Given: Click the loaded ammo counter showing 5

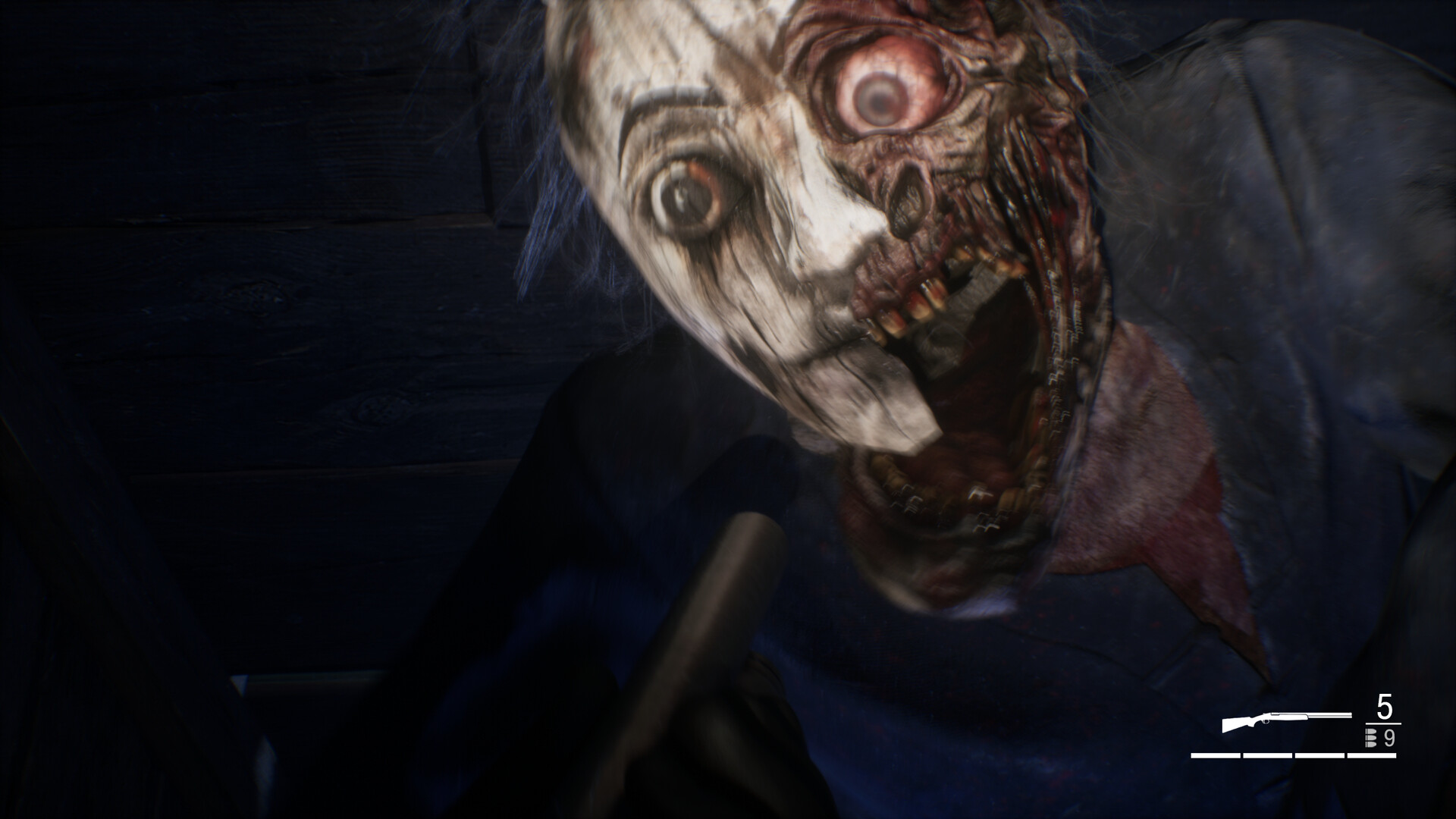Looking at the screenshot, I should point(1383,706).
